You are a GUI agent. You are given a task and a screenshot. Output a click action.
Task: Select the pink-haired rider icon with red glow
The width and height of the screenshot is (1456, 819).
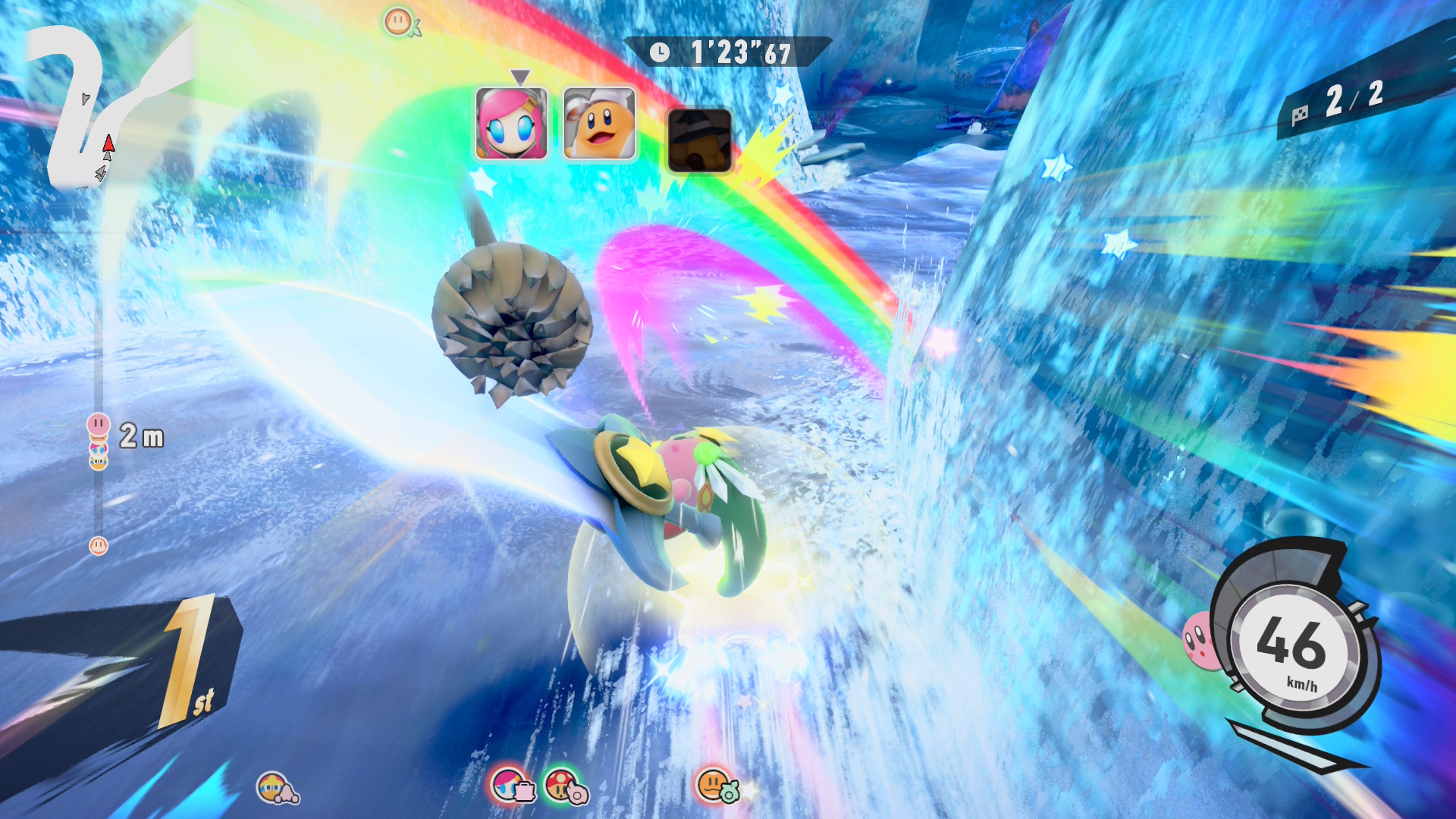pos(513,786)
